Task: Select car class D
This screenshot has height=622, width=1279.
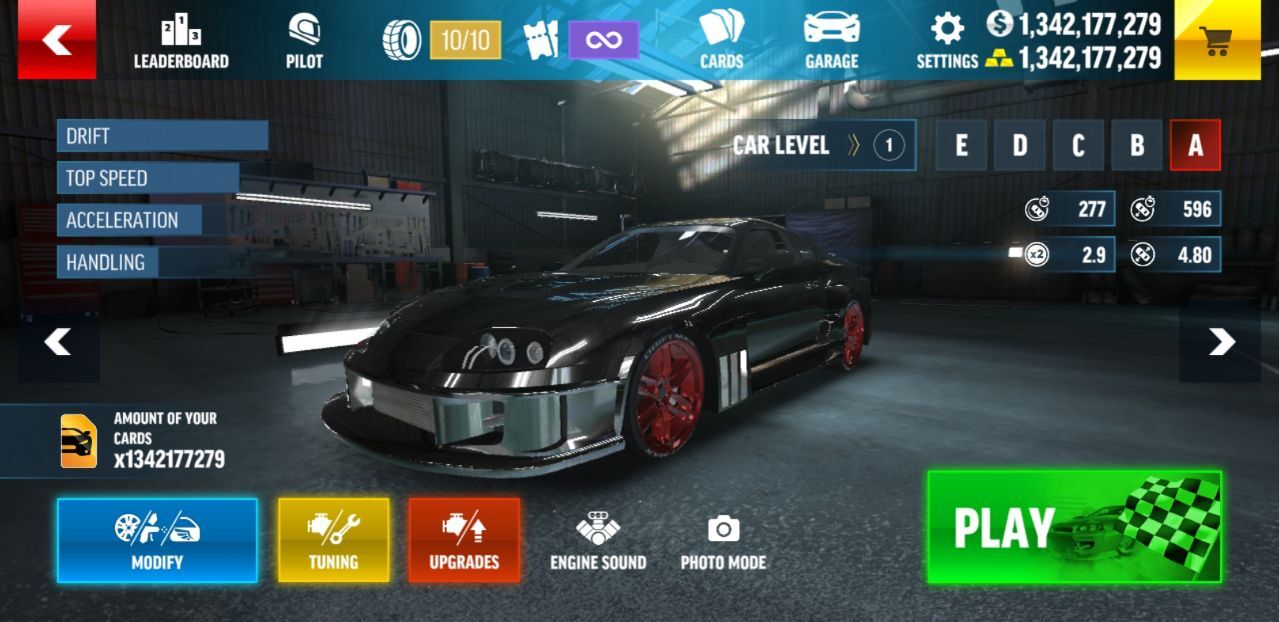Action: (x=1020, y=146)
